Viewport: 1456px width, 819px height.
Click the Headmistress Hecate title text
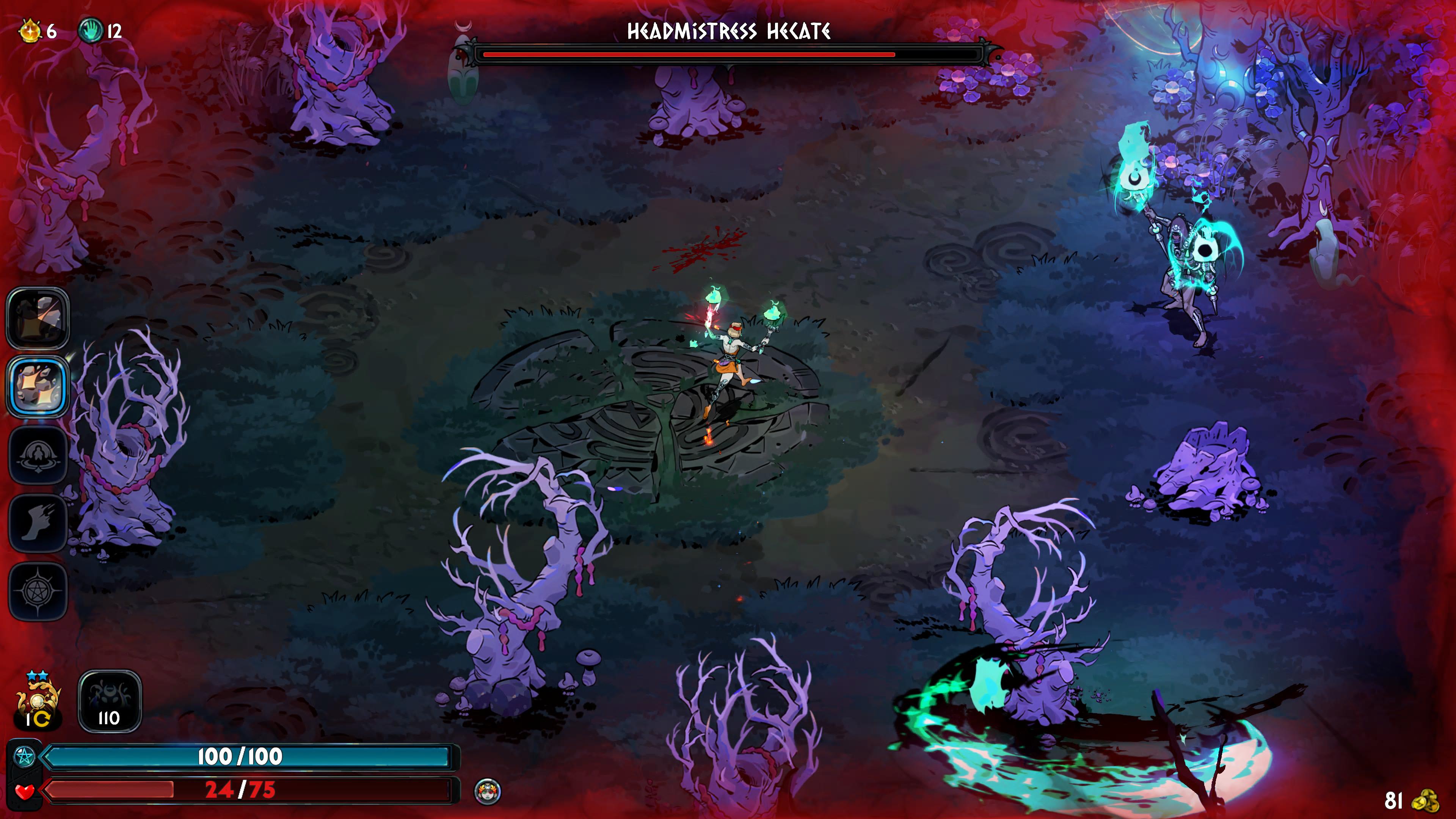pos(730,32)
